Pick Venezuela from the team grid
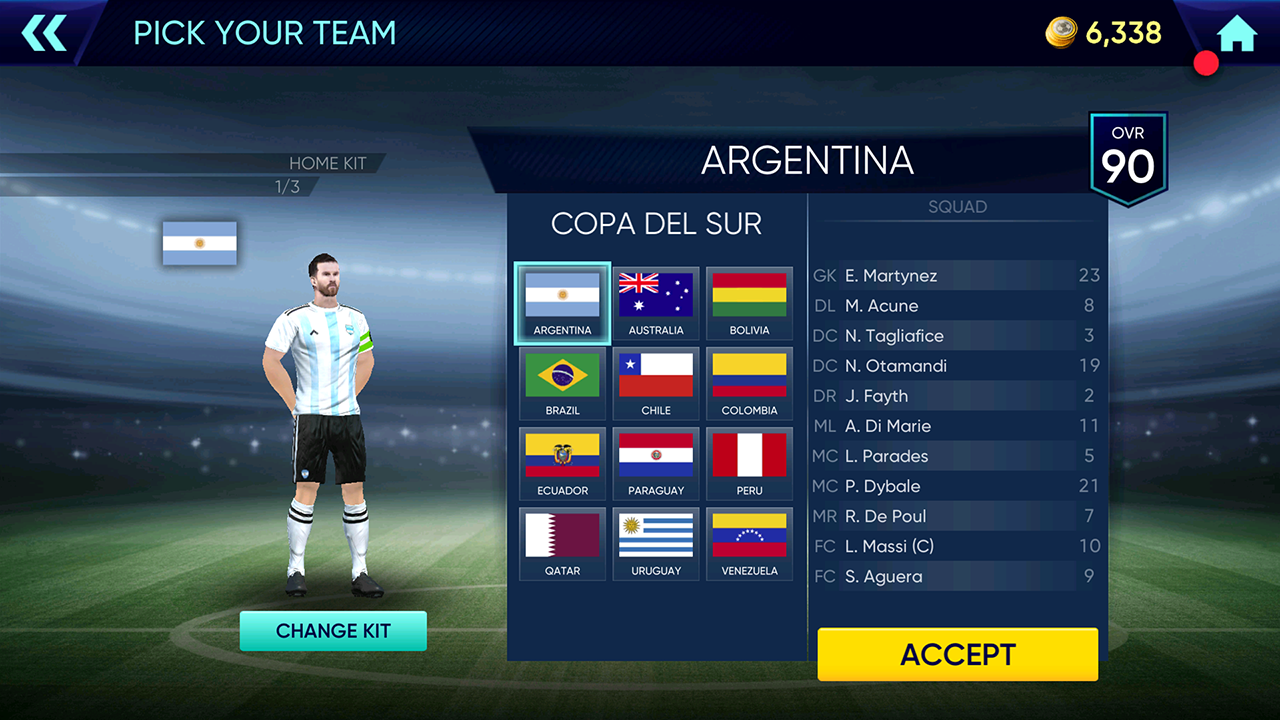The image size is (1280, 720). 749,544
